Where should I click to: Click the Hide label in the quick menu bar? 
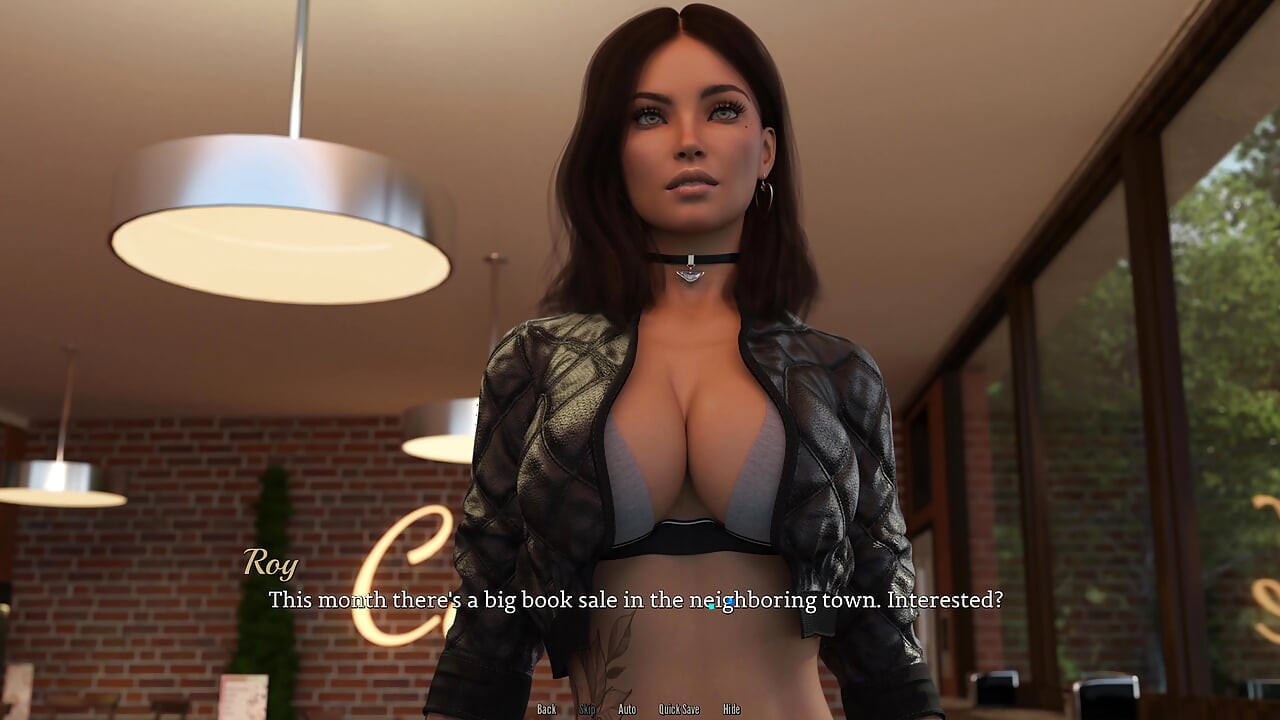pos(730,708)
